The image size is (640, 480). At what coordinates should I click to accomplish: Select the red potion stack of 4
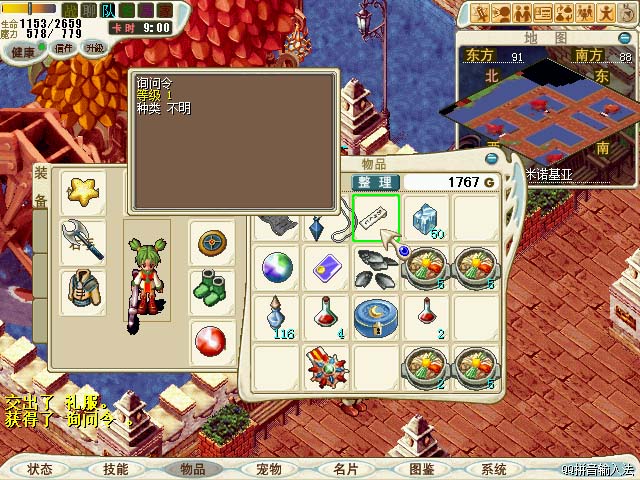click(x=327, y=317)
